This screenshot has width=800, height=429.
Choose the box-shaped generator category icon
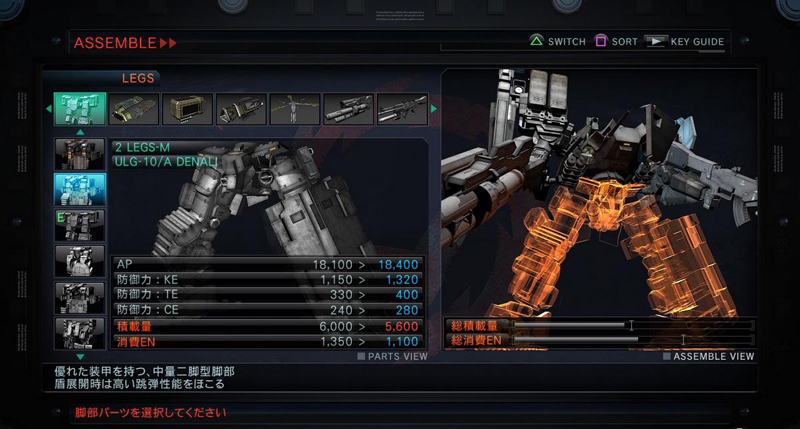(187, 109)
